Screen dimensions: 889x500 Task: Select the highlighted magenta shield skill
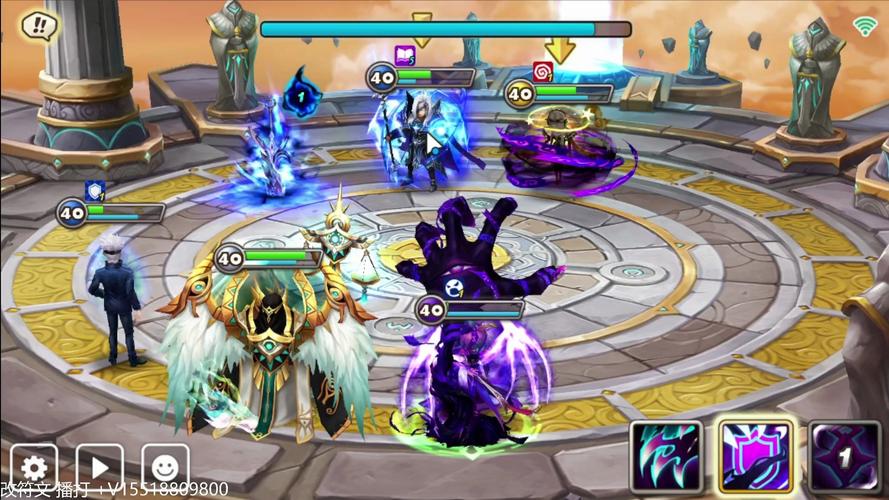(x=755, y=456)
